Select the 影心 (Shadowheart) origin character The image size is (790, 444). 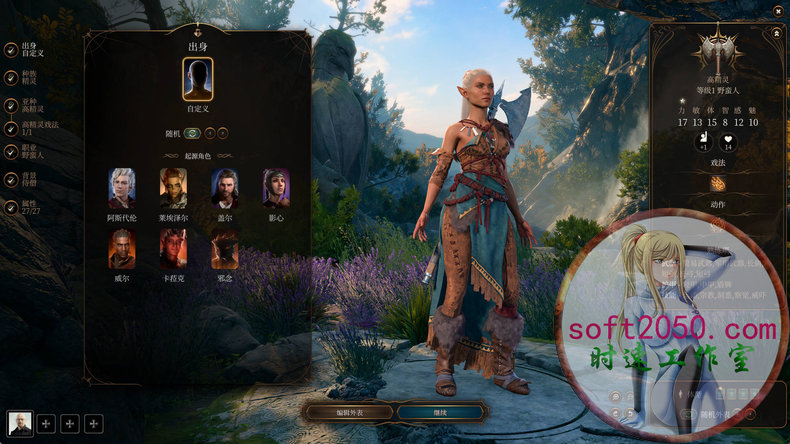(x=276, y=189)
